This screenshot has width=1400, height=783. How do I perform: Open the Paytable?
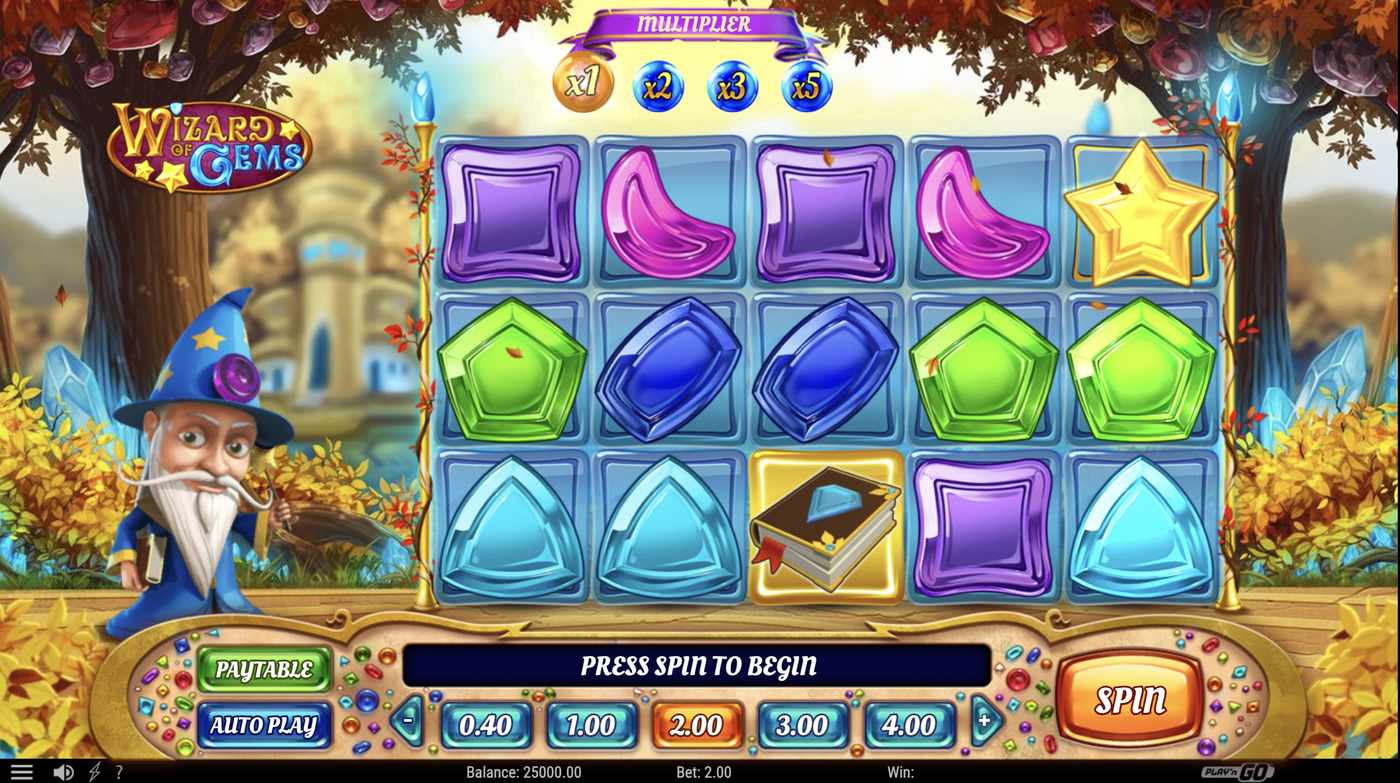[263, 670]
